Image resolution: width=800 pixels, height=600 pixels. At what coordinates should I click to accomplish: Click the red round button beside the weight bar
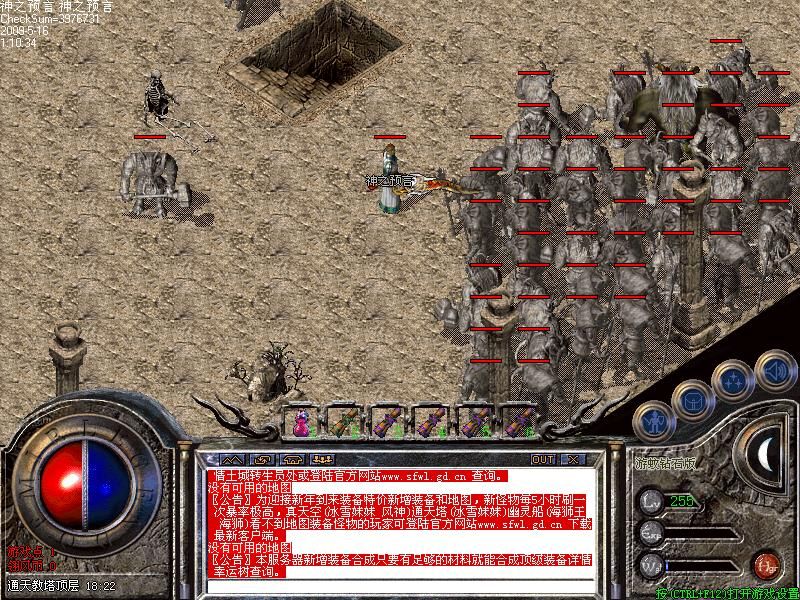coord(765,564)
